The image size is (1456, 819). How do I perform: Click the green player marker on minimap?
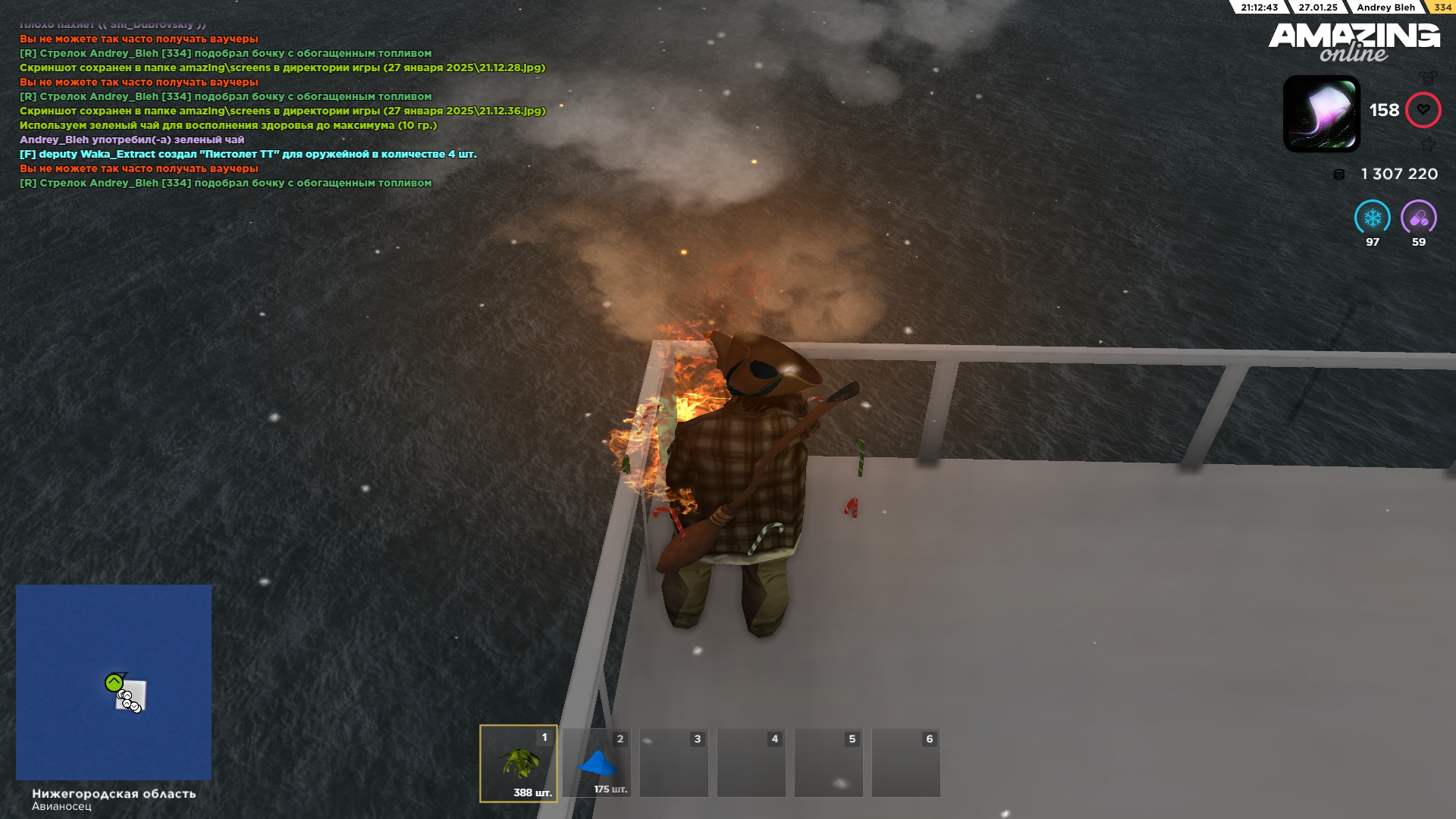click(114, 682)
